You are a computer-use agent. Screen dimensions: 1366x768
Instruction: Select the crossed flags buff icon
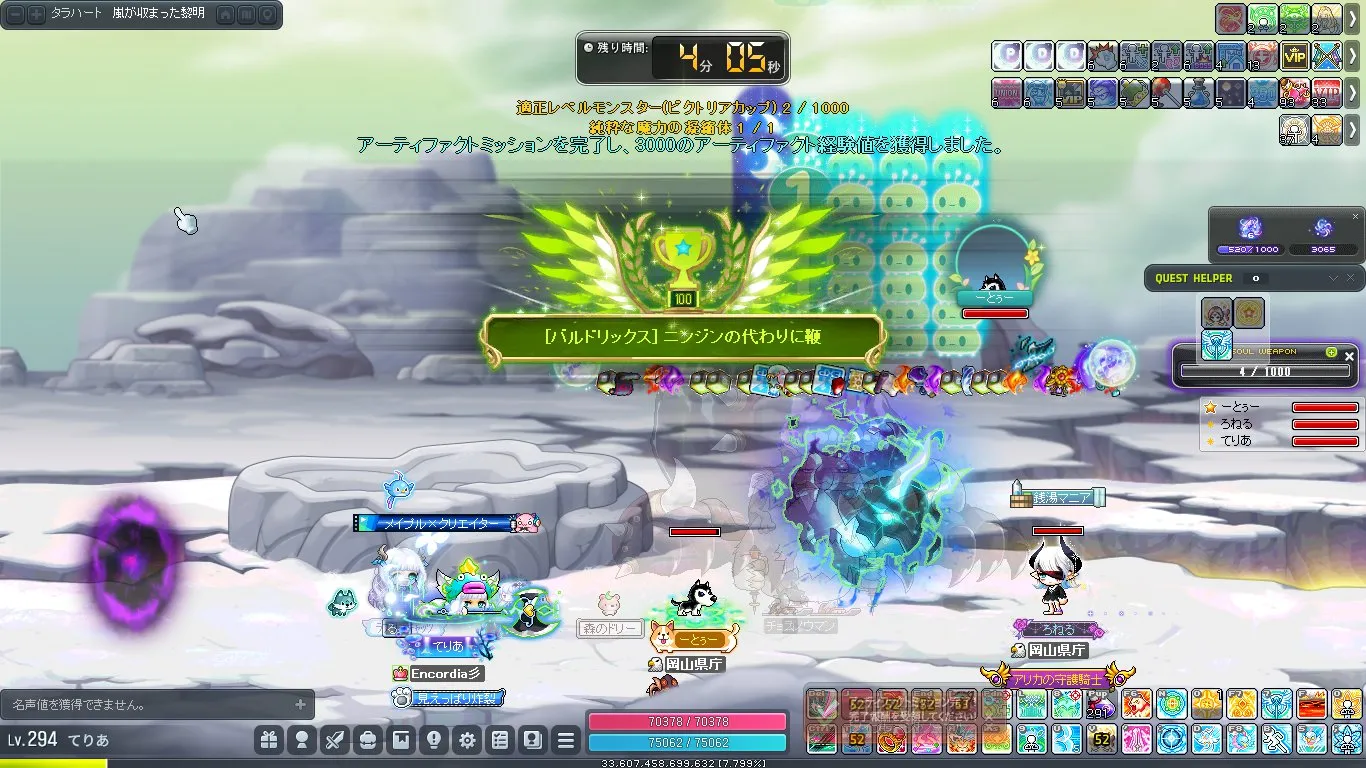pos(1327,56)
